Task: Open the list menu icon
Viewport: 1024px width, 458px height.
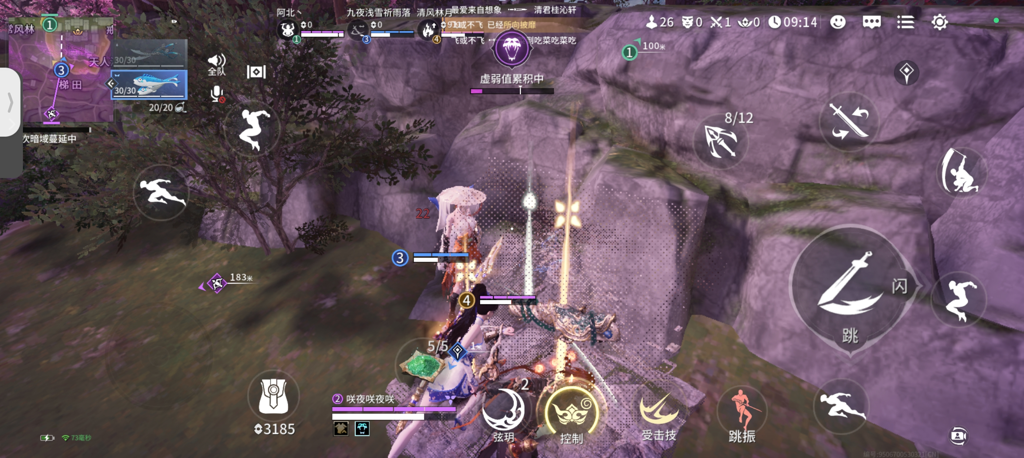Action: point(905,21)
